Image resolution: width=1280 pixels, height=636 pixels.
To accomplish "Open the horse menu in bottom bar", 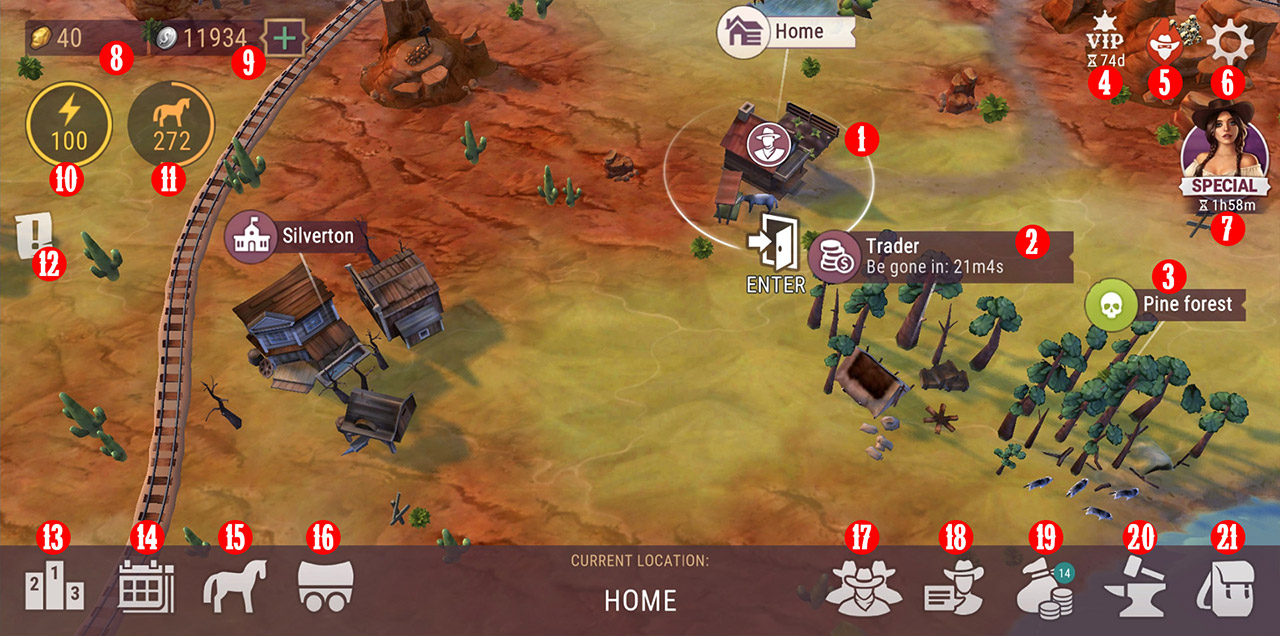I will pos(236,586).
